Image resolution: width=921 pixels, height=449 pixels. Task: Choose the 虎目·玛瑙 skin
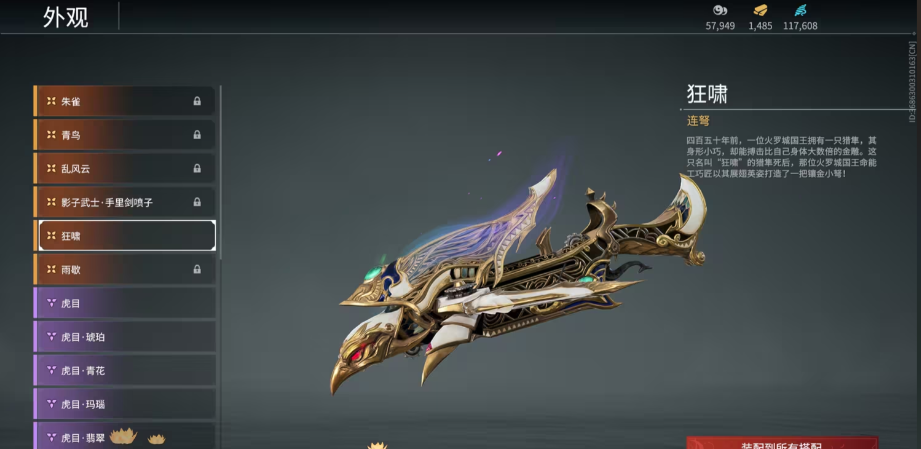tap(124, 404)
